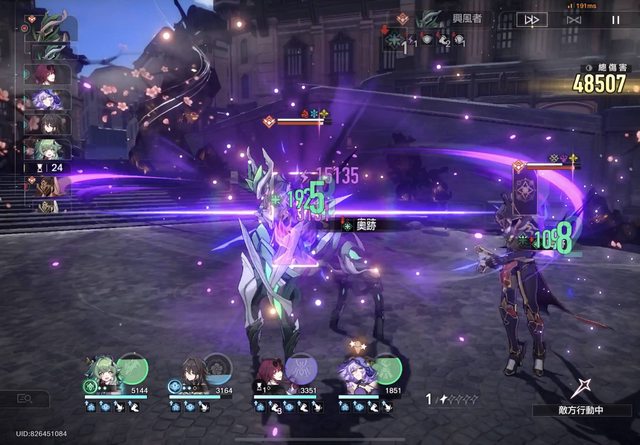Image resolution: width=640 pixels, height=445 pixels.
Task: Click the enemy's turn indicator star icon
Action: coord(581,388)
